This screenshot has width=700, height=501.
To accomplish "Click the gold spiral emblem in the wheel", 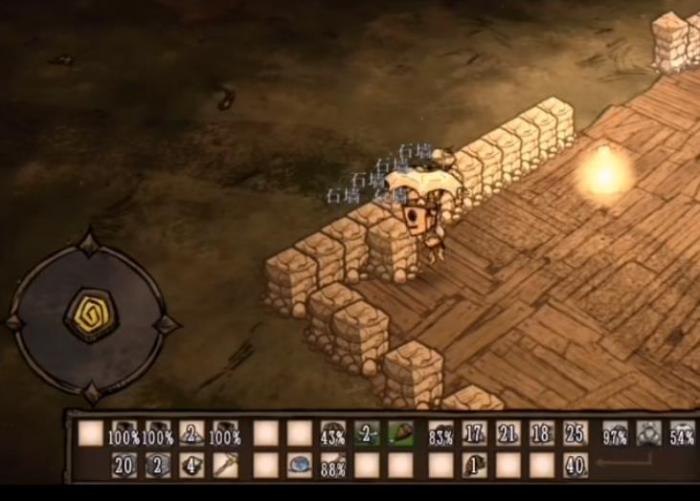I will tap(88, 315).
